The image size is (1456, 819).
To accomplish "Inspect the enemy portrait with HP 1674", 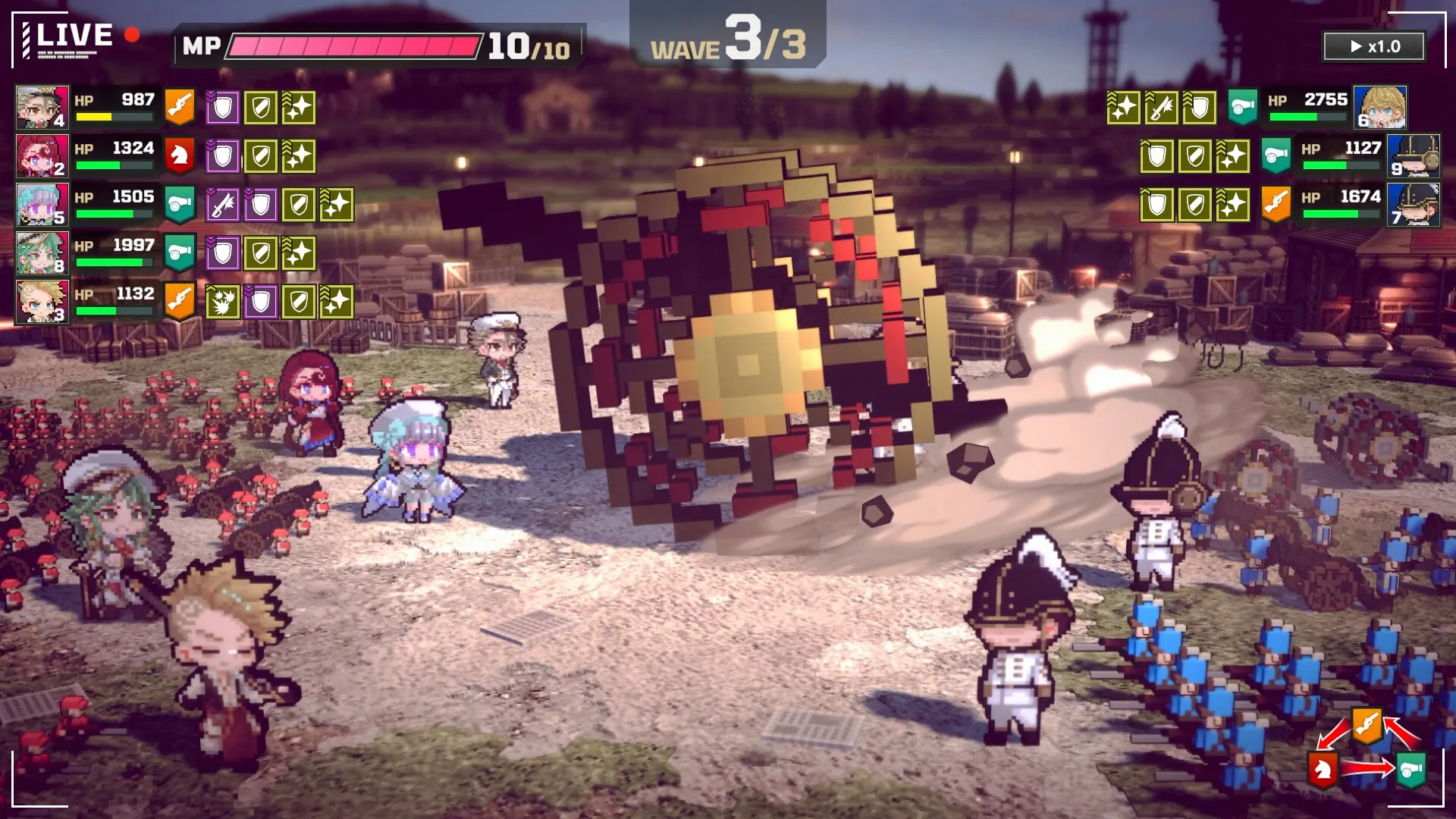I will (x=1414, y=205).
